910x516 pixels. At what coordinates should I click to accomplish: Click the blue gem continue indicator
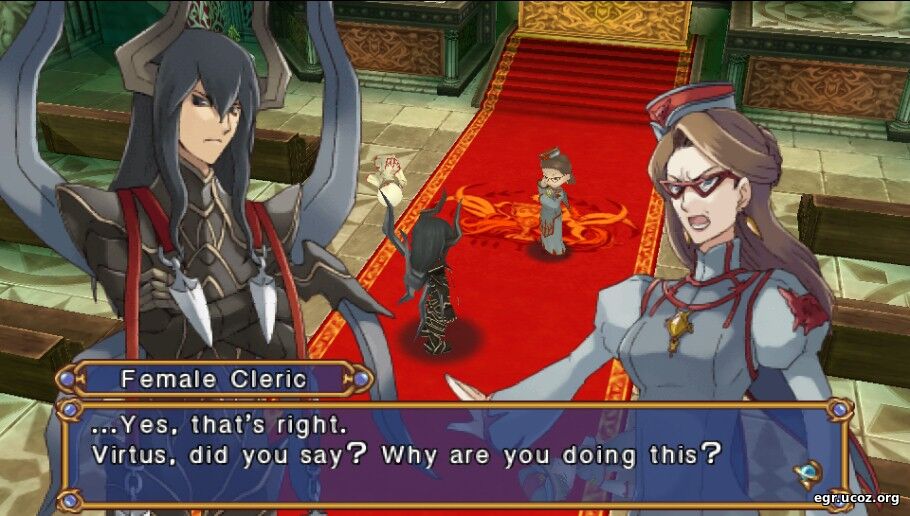[x=806, y=471]
